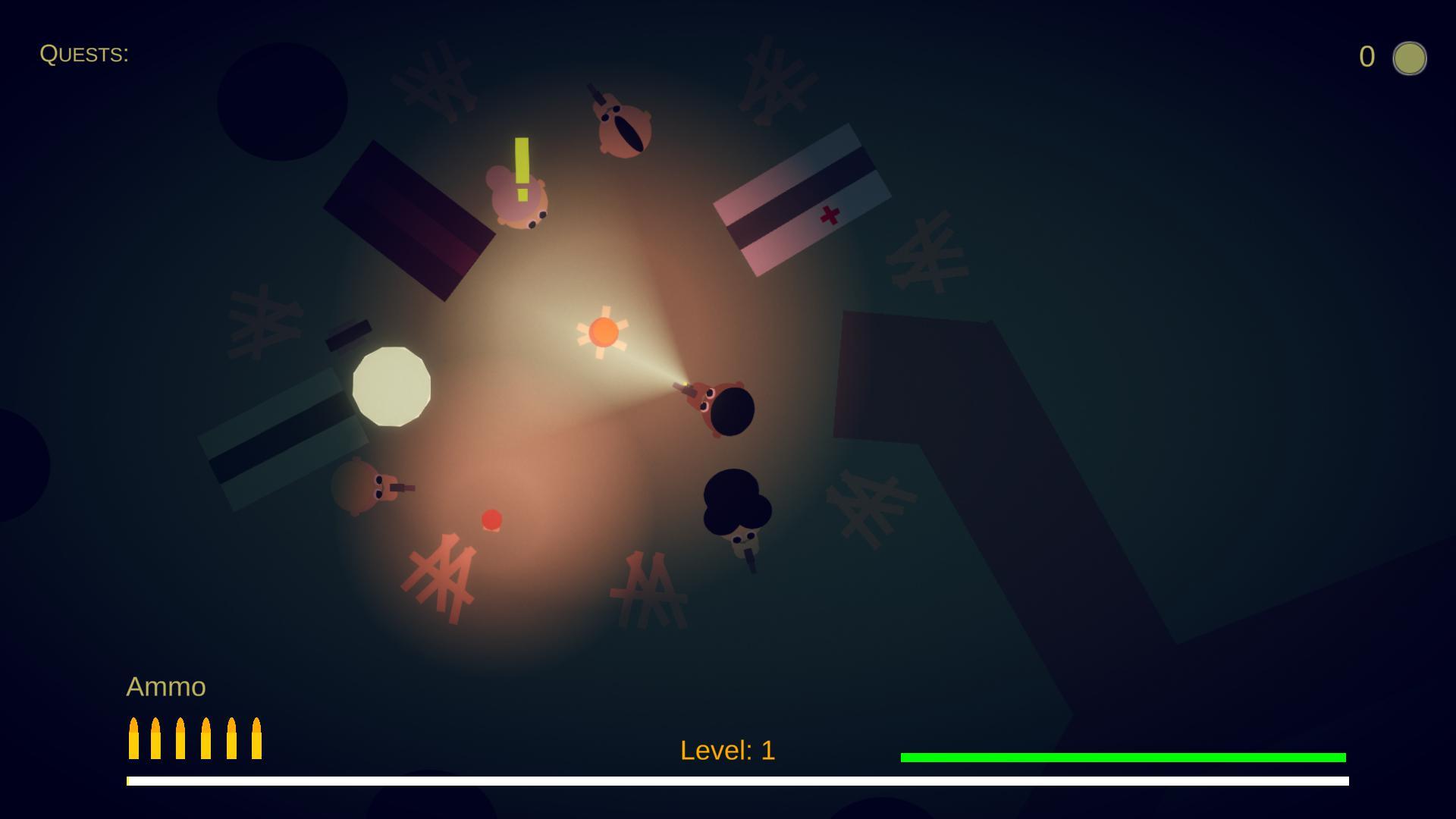1456x819 pixels.
Task: Click the circular score token in top-right corner
Action: (1410, 58)
